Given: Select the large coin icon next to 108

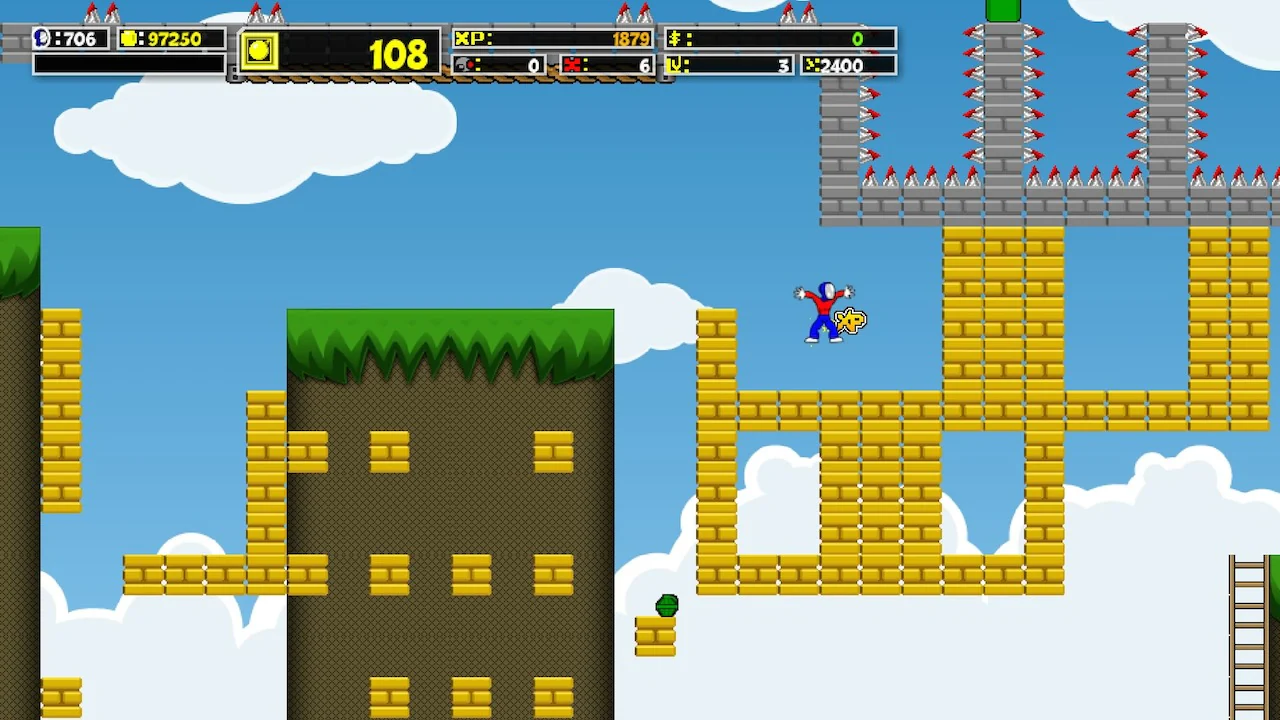Looking at the screenshot, I should click(x=259, y=53).
